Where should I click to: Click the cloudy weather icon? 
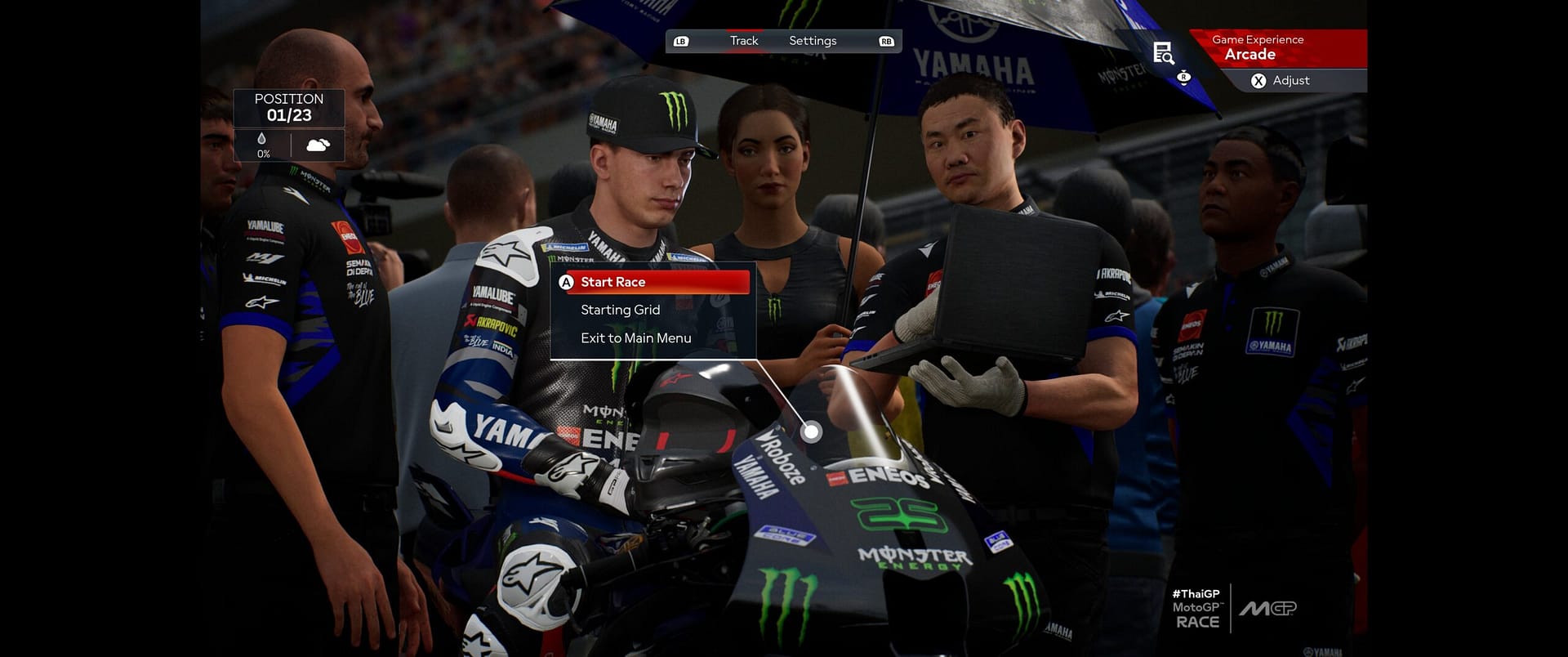click(x=316, y=144)
